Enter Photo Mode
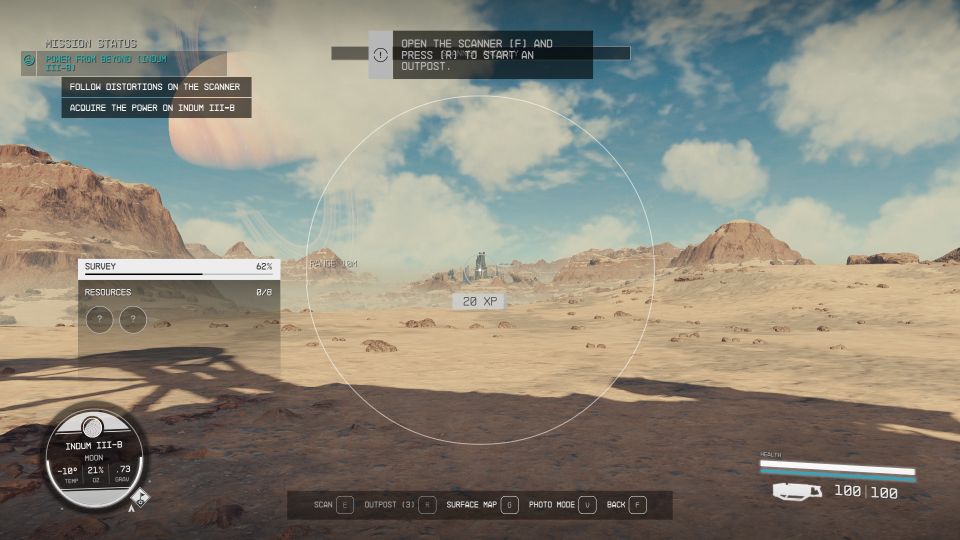The width and height of the screenshot is (960, 540). (561, 505)
